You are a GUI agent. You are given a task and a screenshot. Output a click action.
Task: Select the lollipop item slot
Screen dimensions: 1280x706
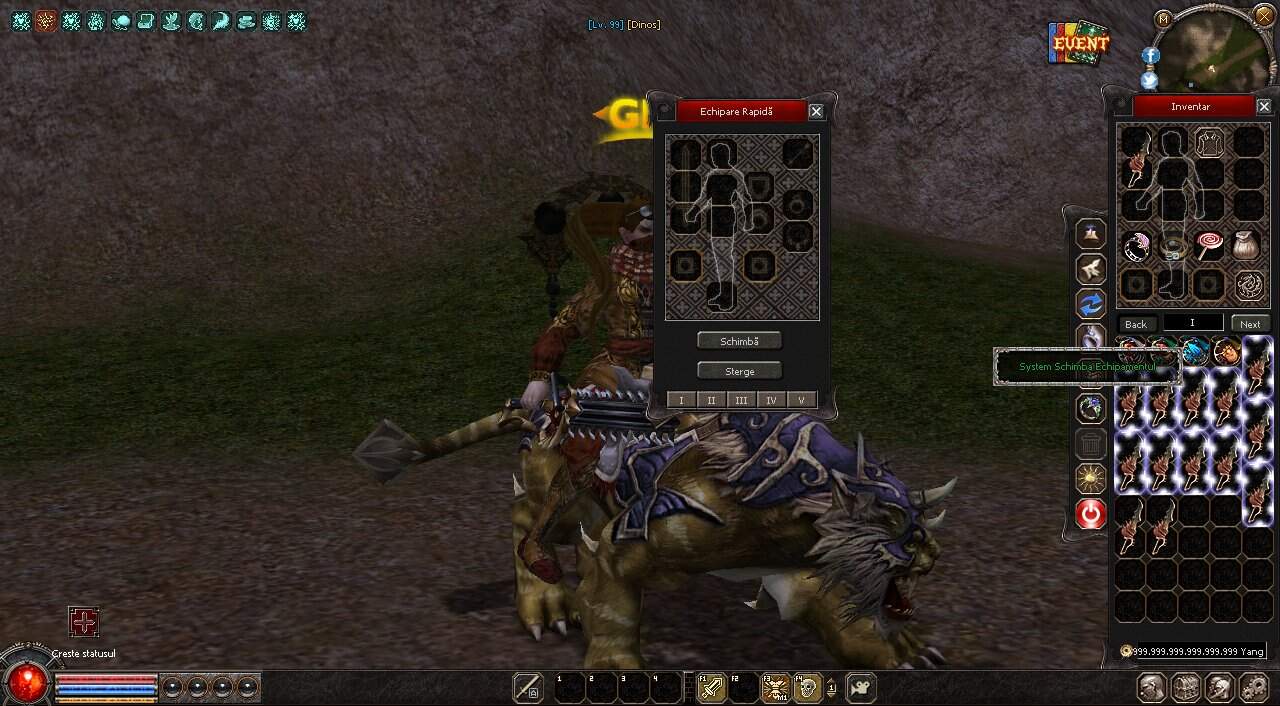pos(1209,246)
